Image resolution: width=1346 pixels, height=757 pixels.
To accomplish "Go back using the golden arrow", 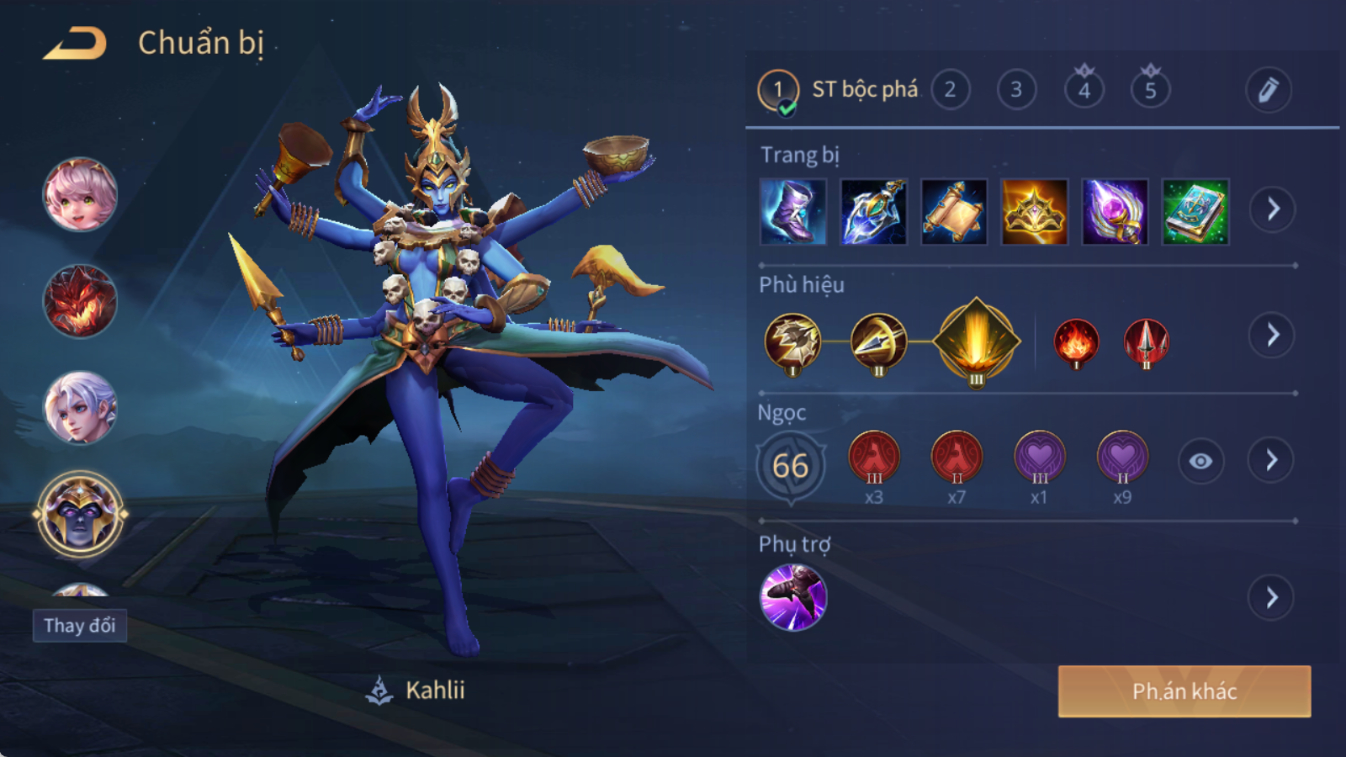I will 75,44.
